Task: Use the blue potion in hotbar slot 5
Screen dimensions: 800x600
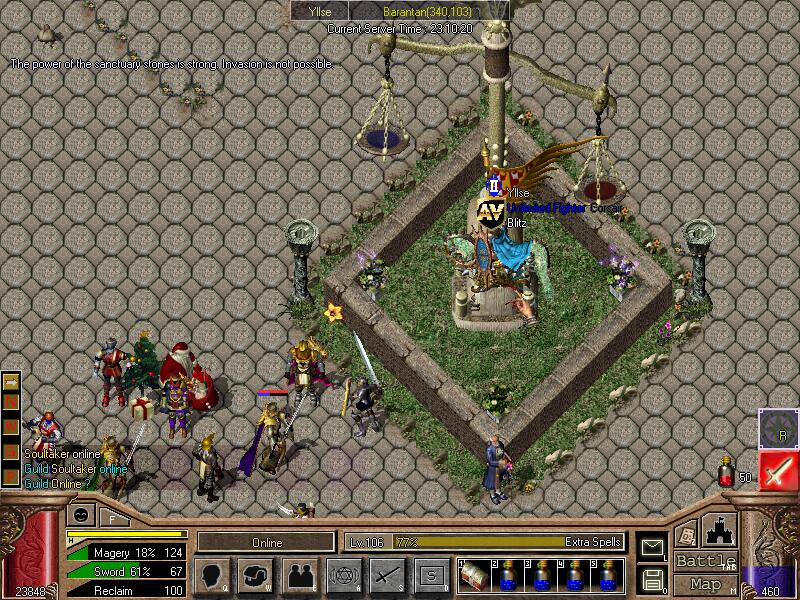Action: pos(607,575)
